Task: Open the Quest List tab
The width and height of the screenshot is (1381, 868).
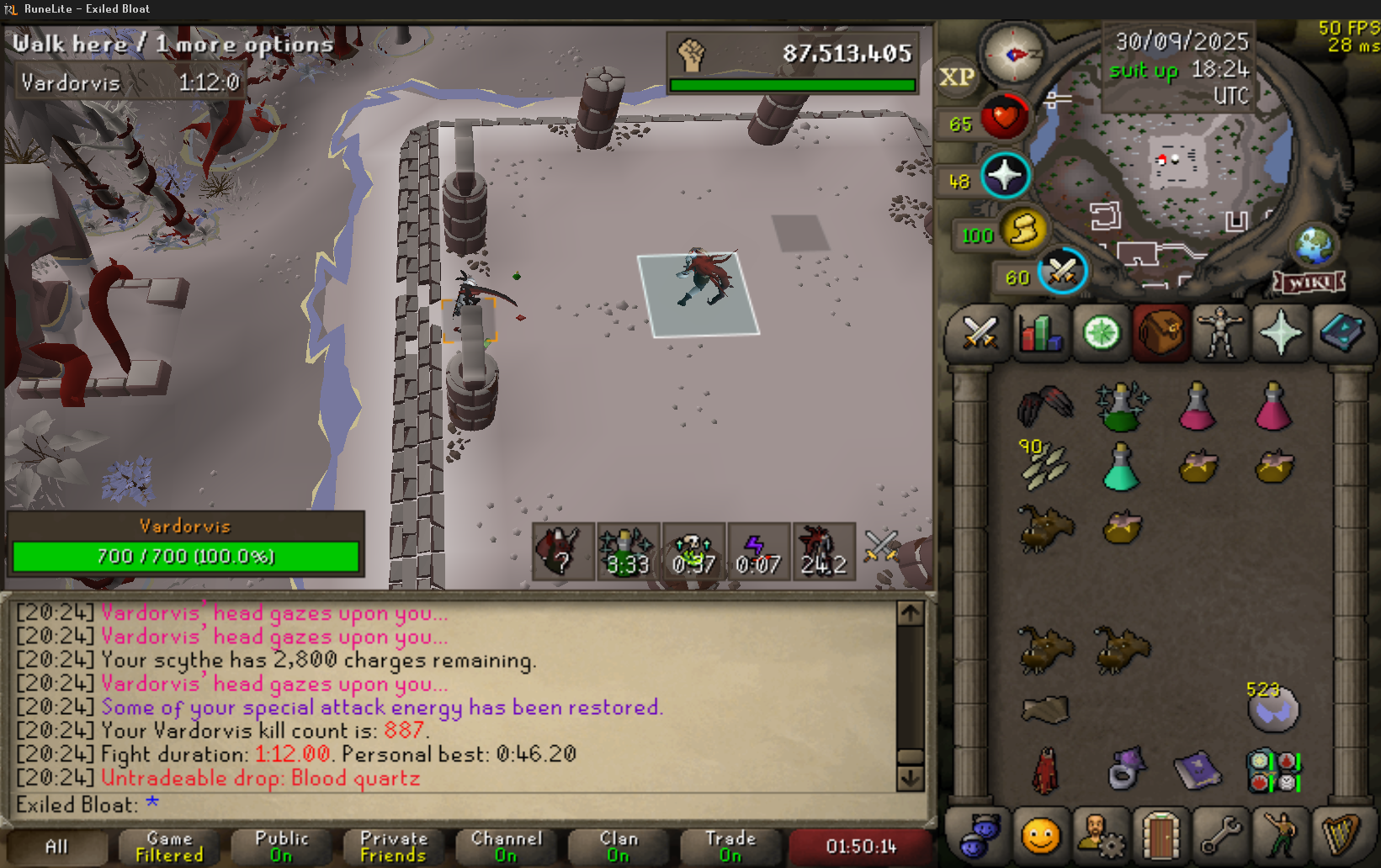Action: (1101, 333)
